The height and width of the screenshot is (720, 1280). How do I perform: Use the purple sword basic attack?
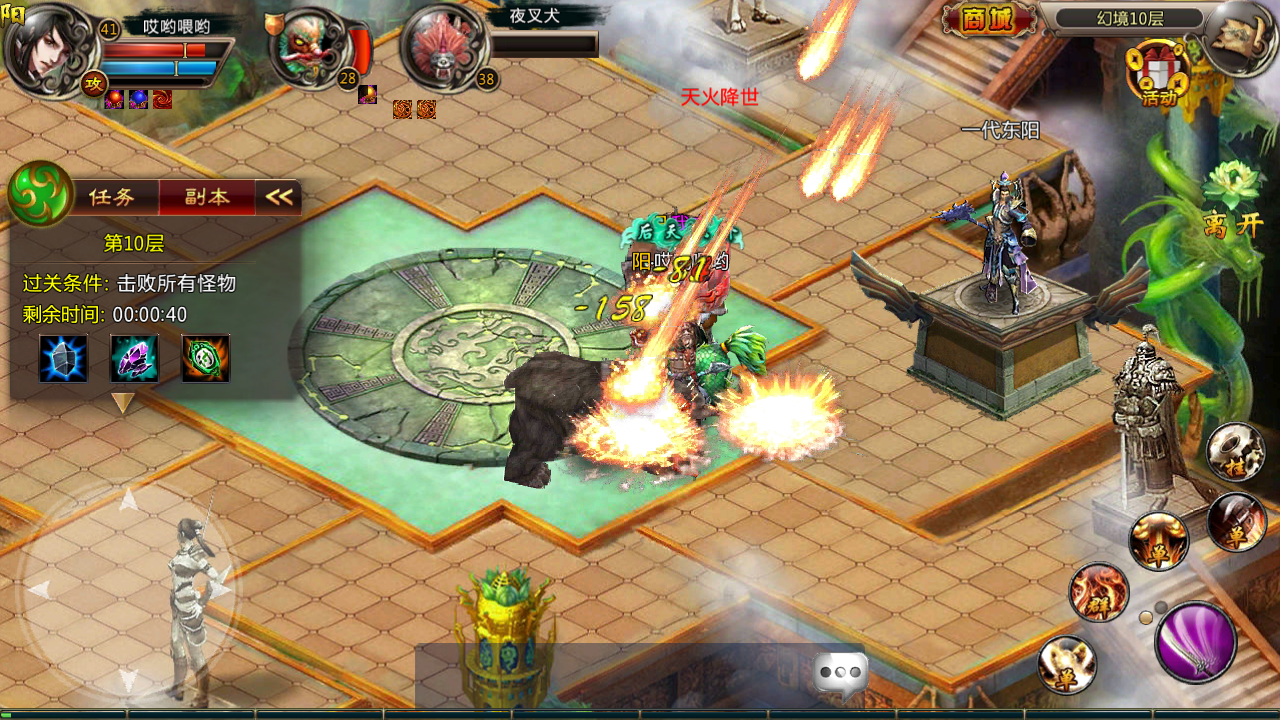1194,641
